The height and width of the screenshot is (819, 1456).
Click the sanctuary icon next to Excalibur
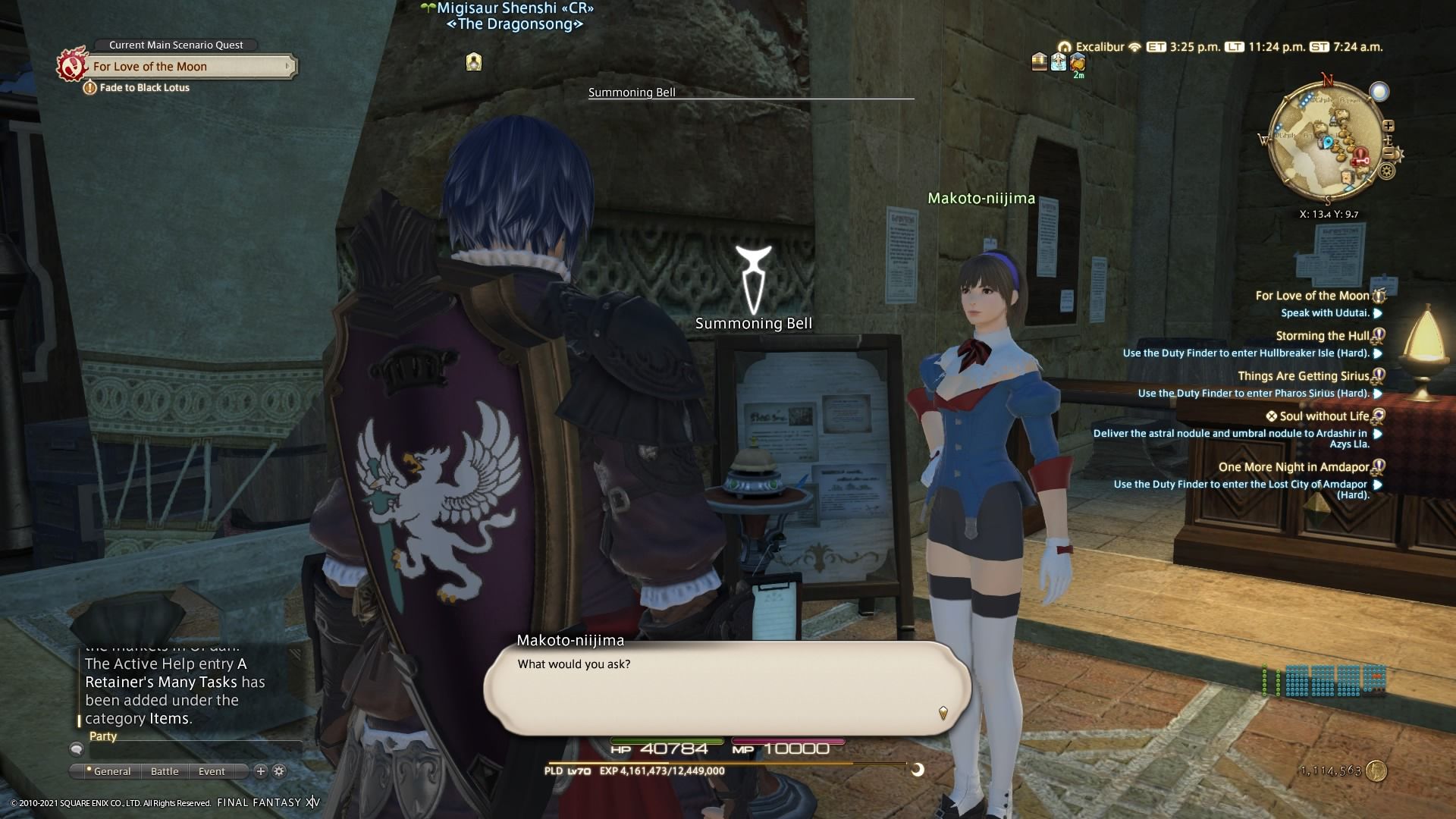click(1065, 46)
